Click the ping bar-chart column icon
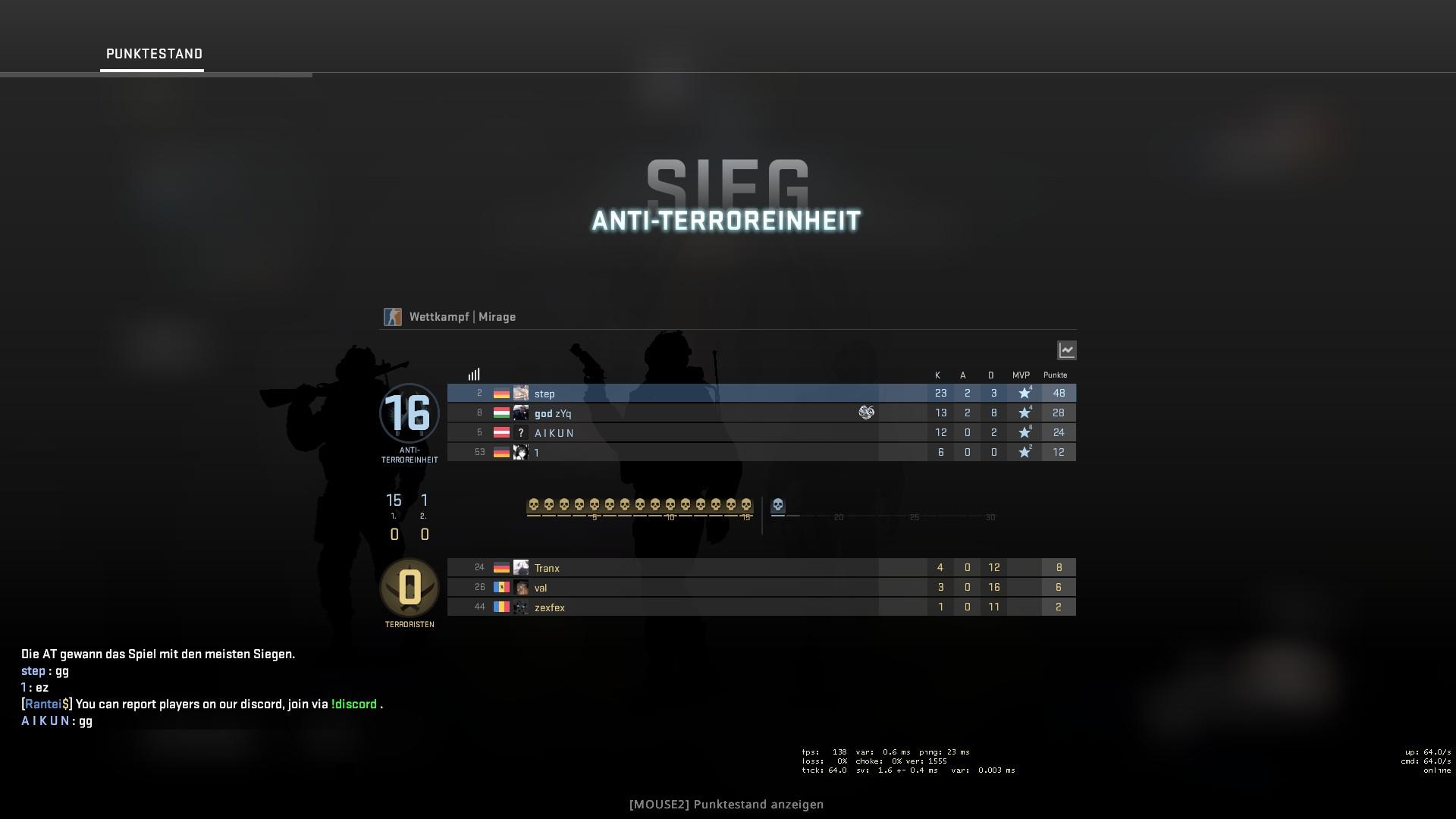Screen dimensions: 1456x819 [475, 374]
